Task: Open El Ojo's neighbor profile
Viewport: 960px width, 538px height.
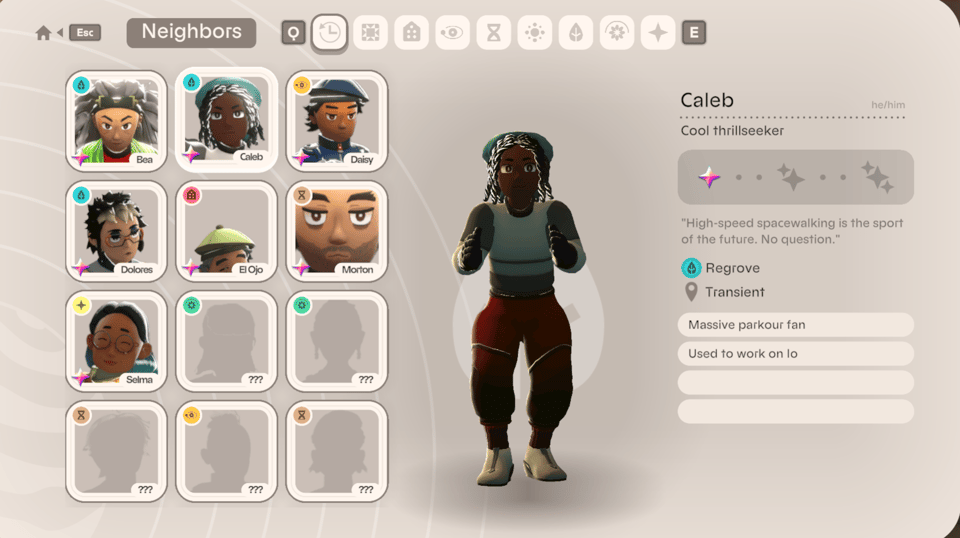Action: pos(226,230)
